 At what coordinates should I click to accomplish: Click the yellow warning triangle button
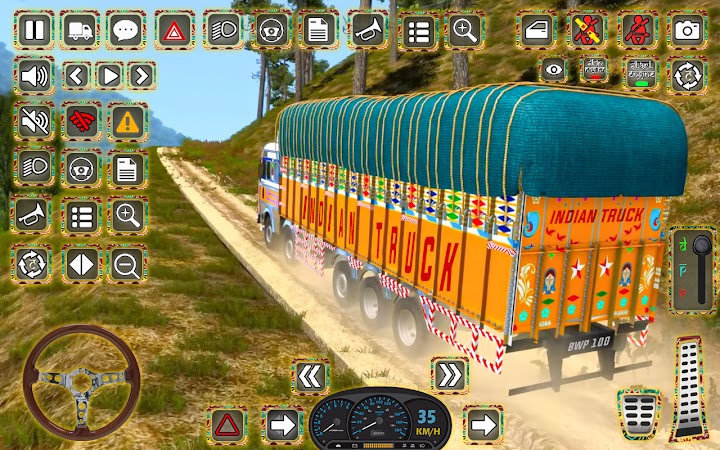pos(126,122)
